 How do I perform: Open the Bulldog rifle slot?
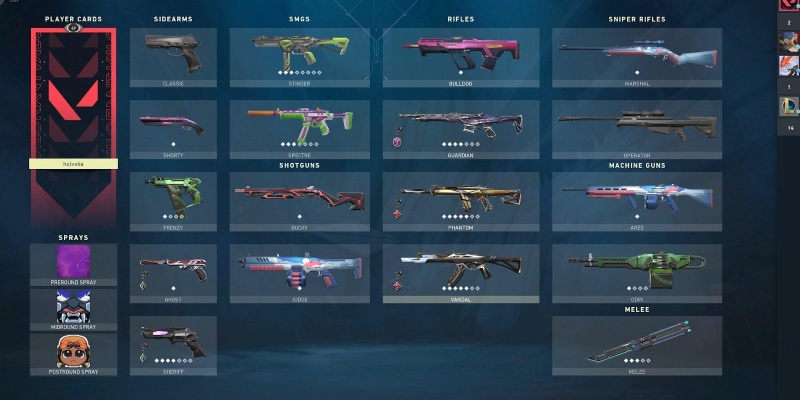[x=461, y=57]
